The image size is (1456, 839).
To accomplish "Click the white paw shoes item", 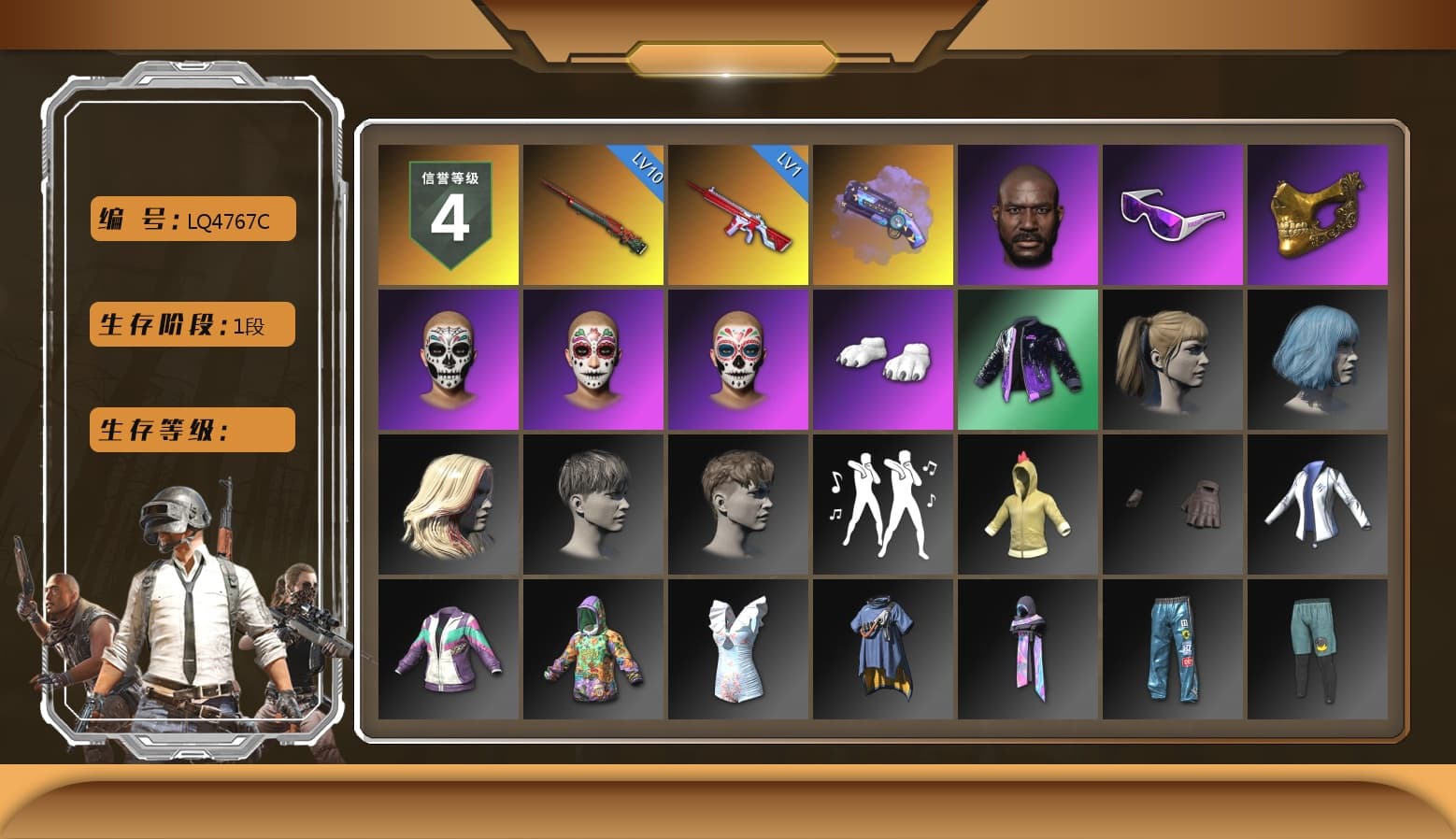I will click(x=883, y=359).
